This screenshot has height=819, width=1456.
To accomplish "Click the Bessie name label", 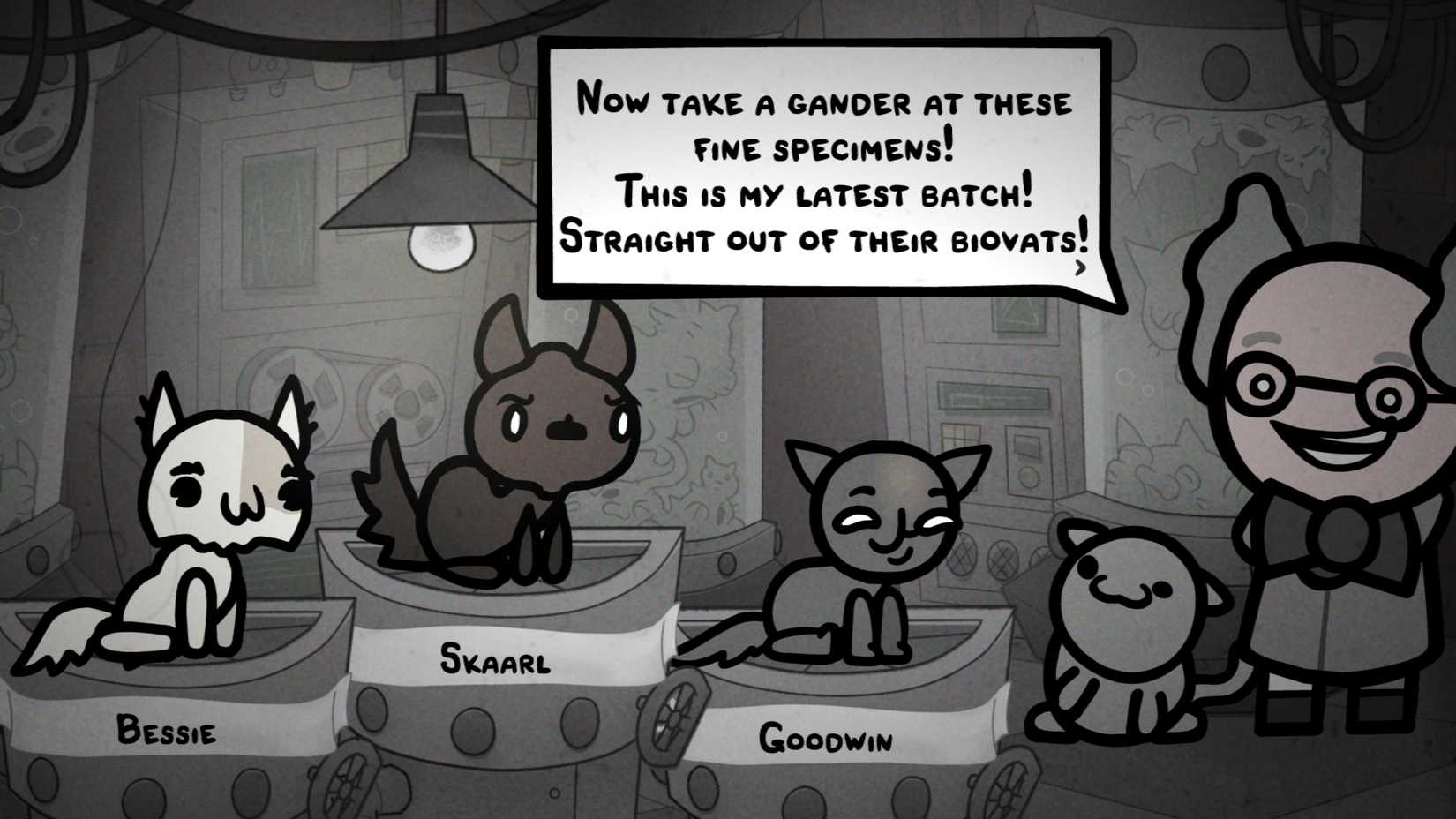I will [168, 730].
